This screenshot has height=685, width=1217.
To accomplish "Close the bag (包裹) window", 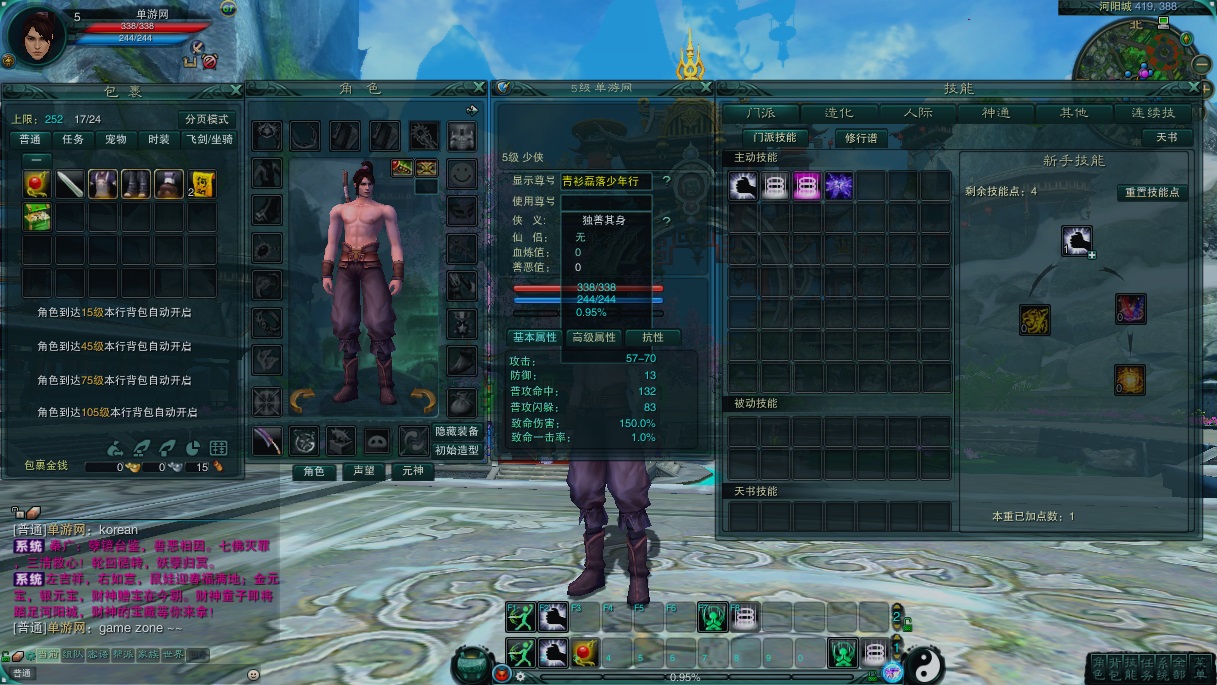I will pos(235,88).
